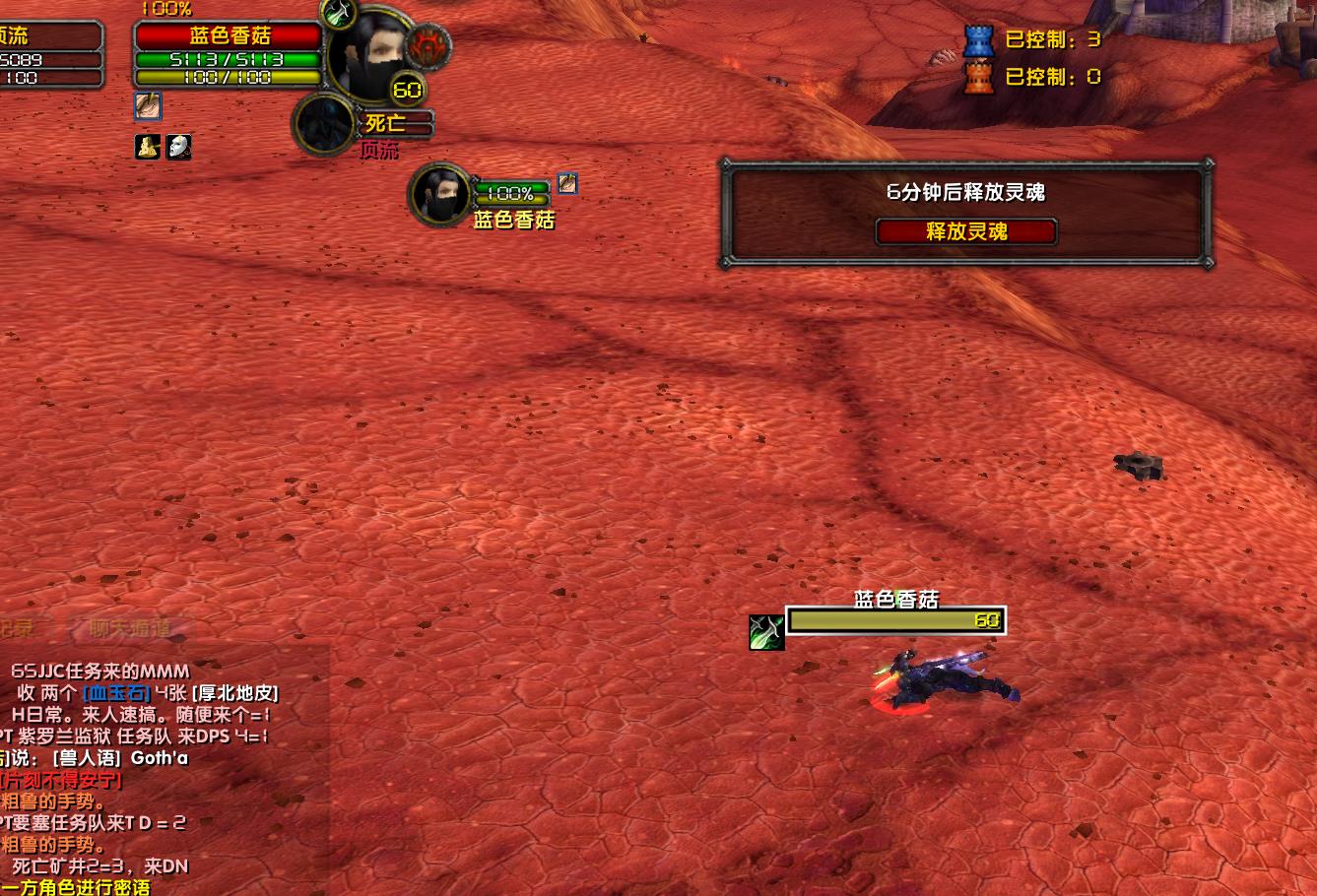This screenshot has width=1317, height=896.
Task: Click the green spell icon on the enemy cast bar
Action: pyautogui.click(x=766, y=632)
